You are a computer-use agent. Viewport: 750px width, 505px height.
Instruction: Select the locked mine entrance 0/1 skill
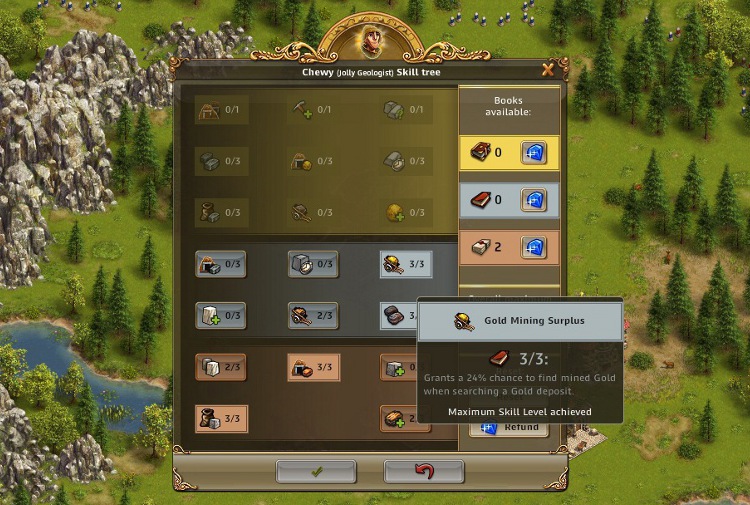pyautogui.click(x=219, y=110)
